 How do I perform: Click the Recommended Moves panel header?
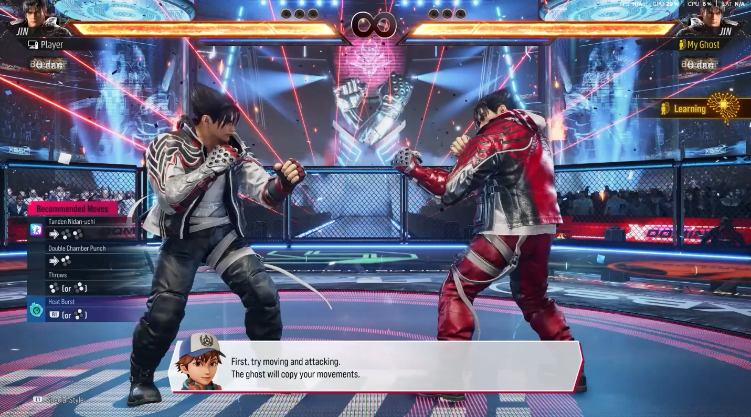74,208
